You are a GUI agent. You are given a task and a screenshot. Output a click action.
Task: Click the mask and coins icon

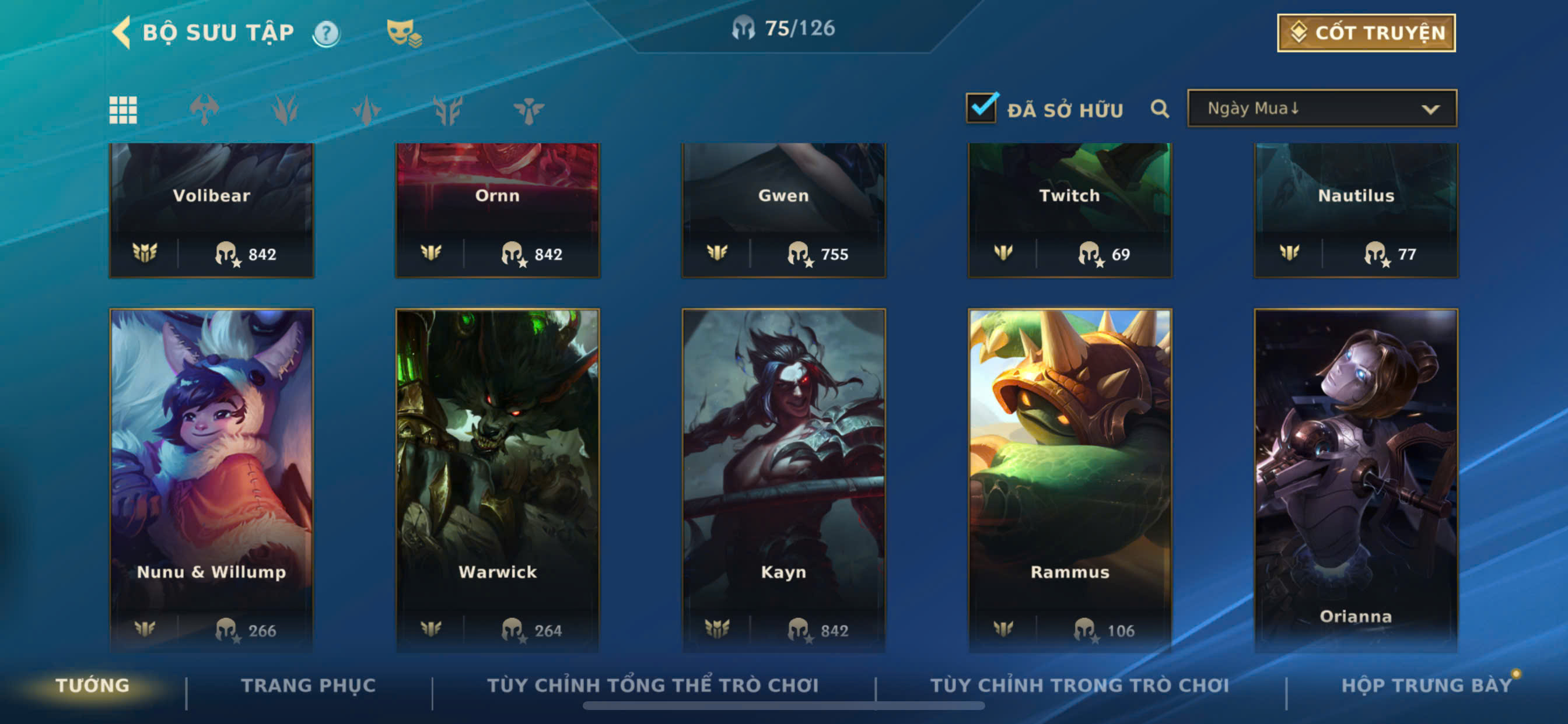pyautogui.click(x=404, y=33)
